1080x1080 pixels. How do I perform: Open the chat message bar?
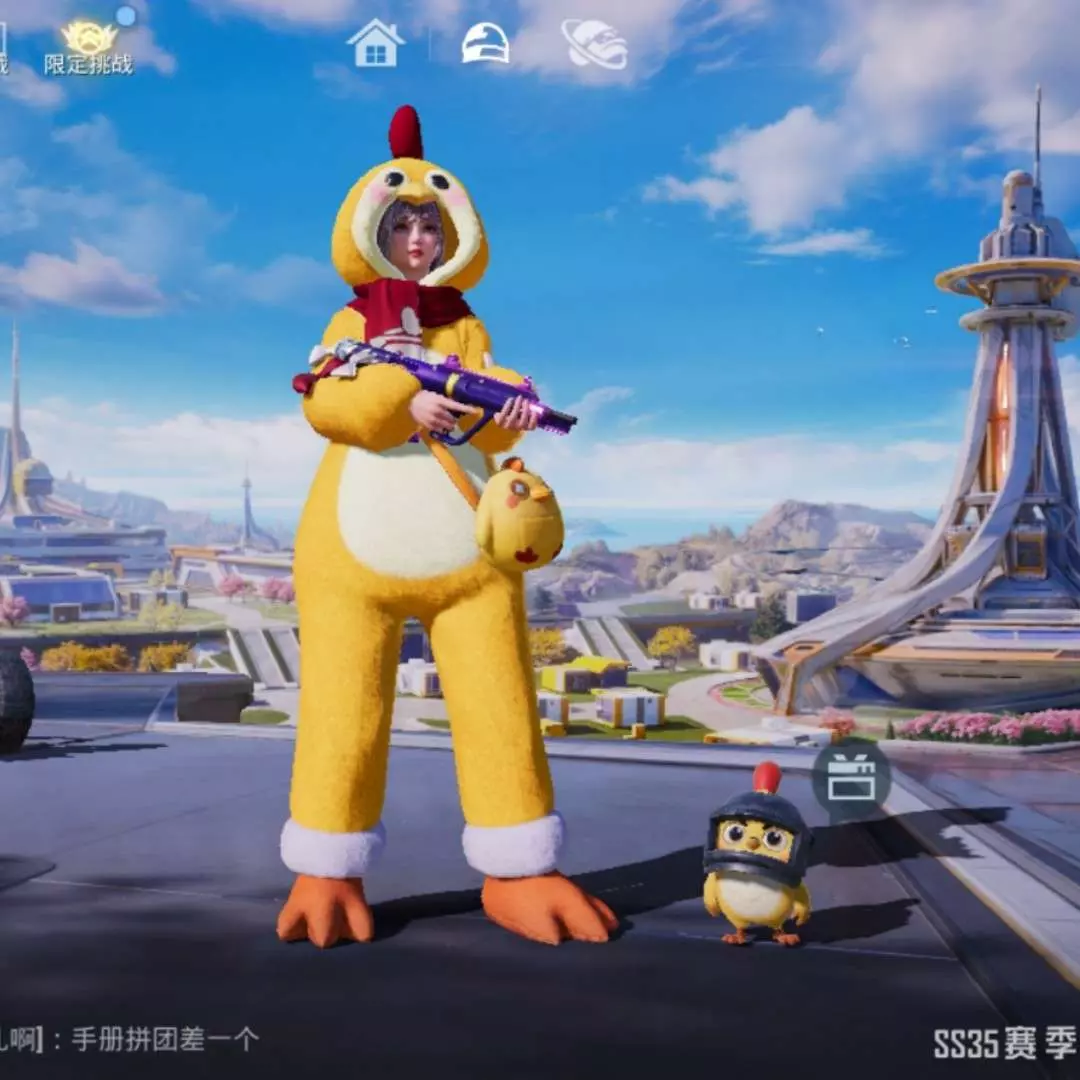tap(140, 1039)
